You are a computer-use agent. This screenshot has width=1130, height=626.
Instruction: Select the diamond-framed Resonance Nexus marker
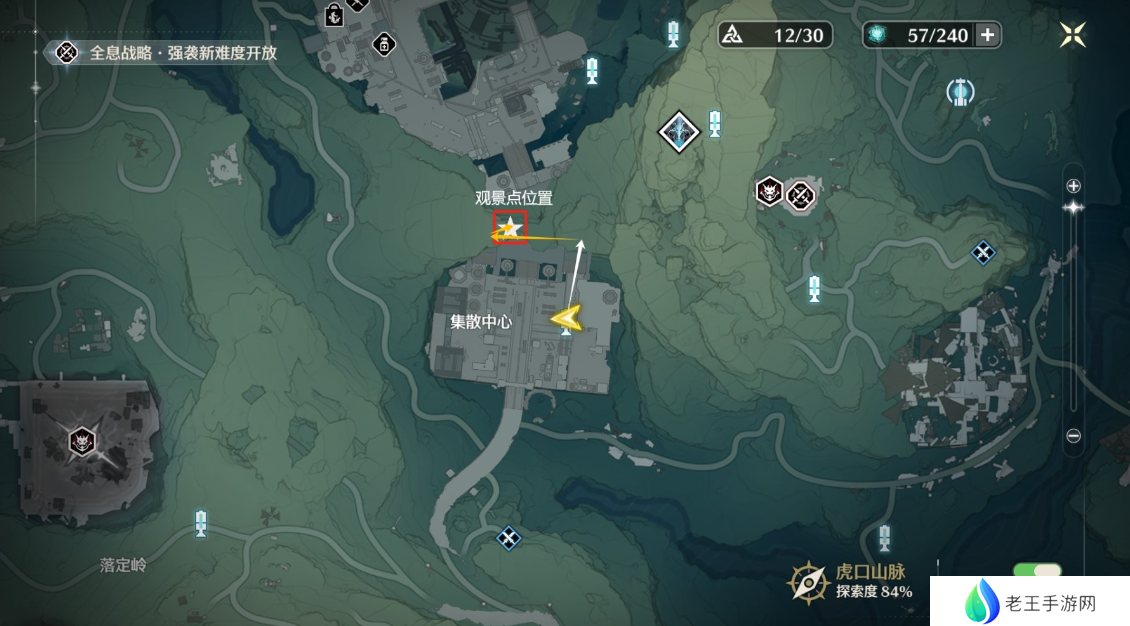click(679, 132)
